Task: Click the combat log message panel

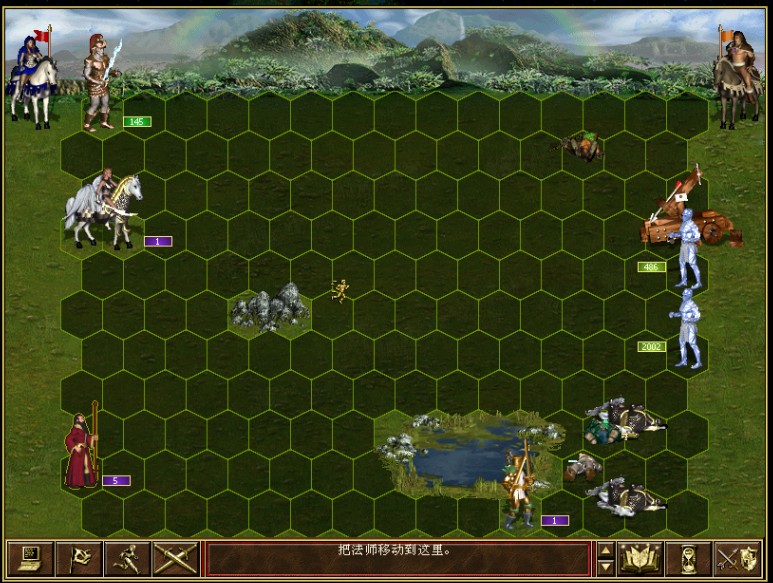Action: click(396, 558)
